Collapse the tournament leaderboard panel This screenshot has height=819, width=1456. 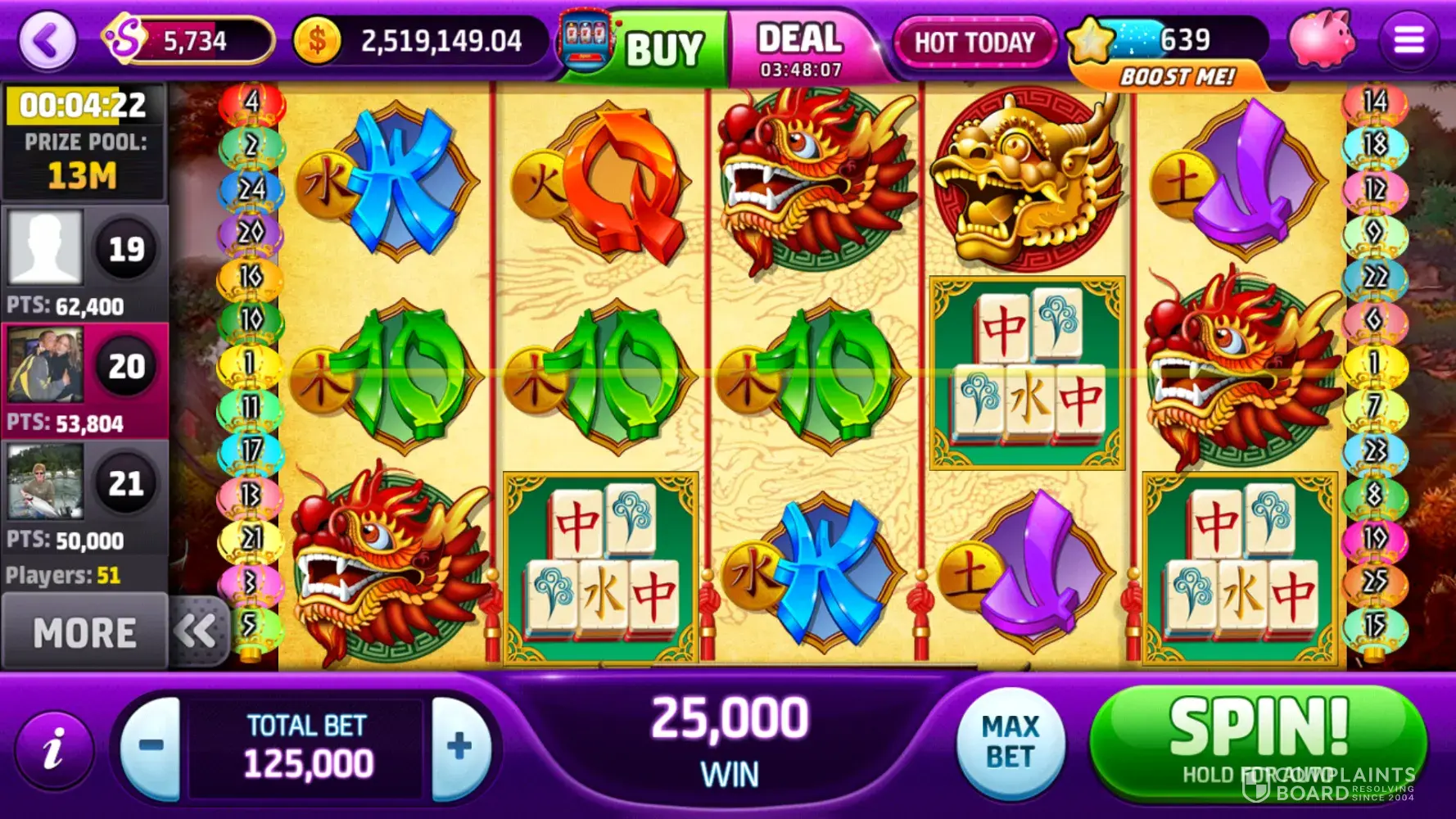coord(195,631)
